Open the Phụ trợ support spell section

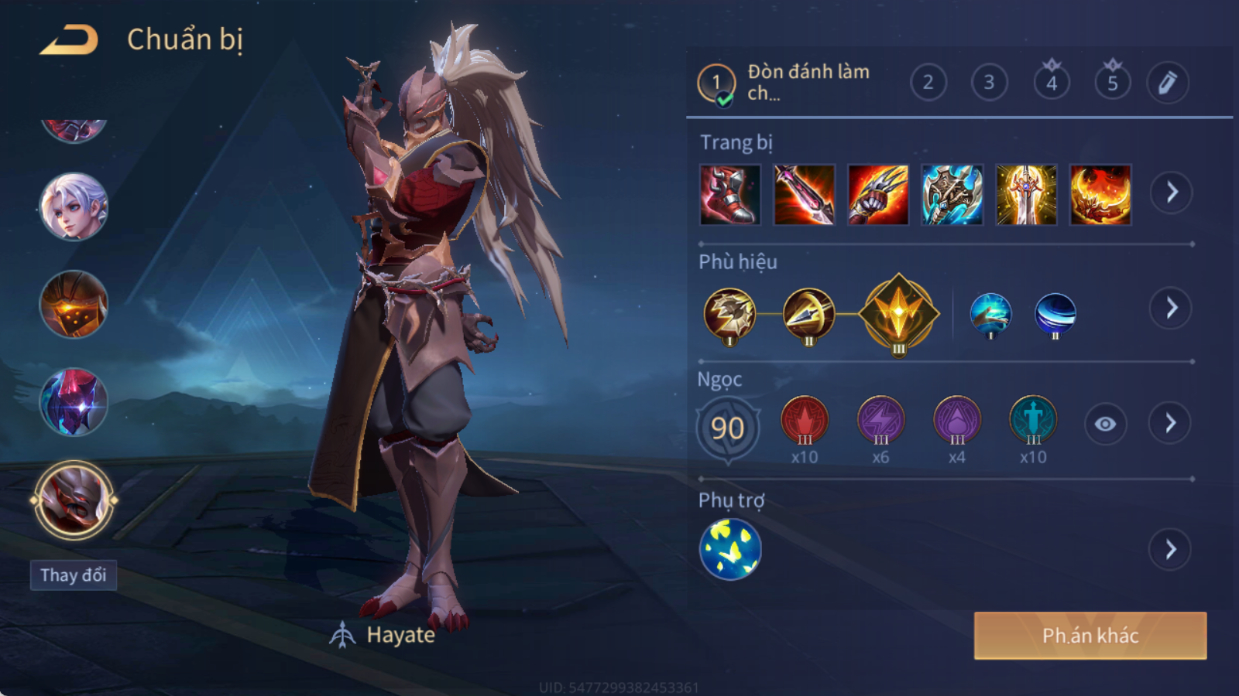pyautogui.click(x=1171, y=549)
